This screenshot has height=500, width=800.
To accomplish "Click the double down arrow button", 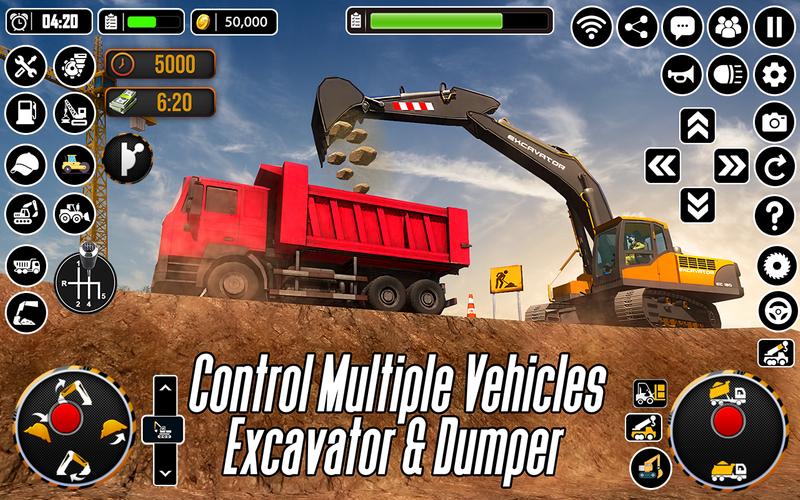I will 698,204.
